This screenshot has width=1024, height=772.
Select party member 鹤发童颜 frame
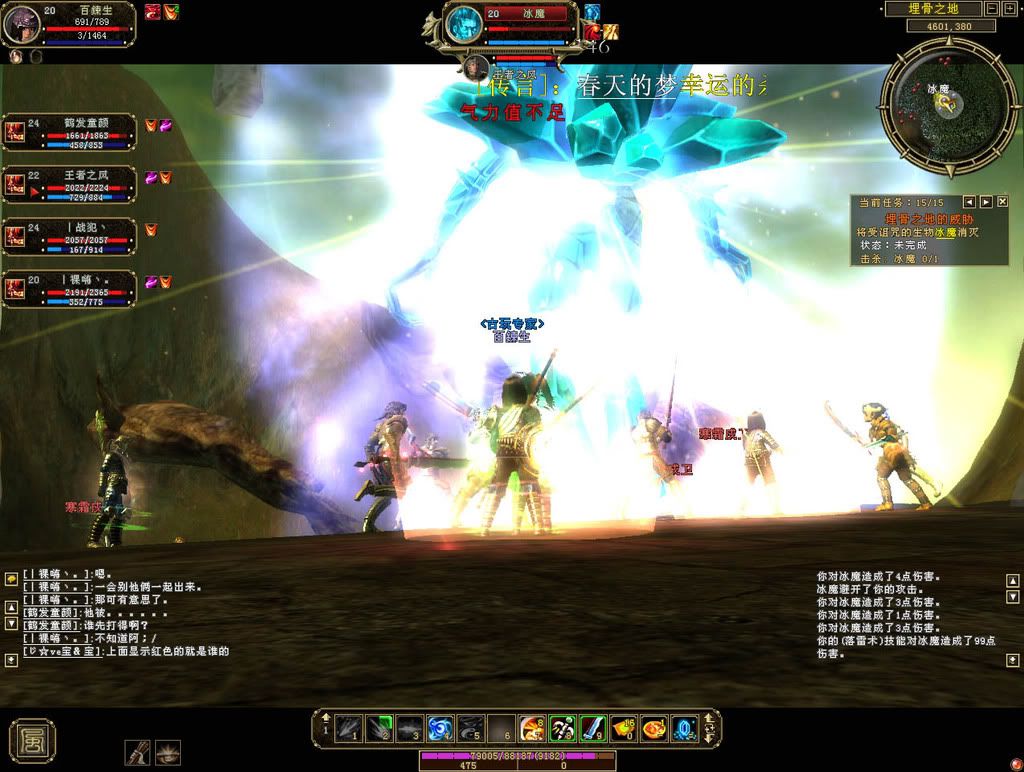point(68,132)
